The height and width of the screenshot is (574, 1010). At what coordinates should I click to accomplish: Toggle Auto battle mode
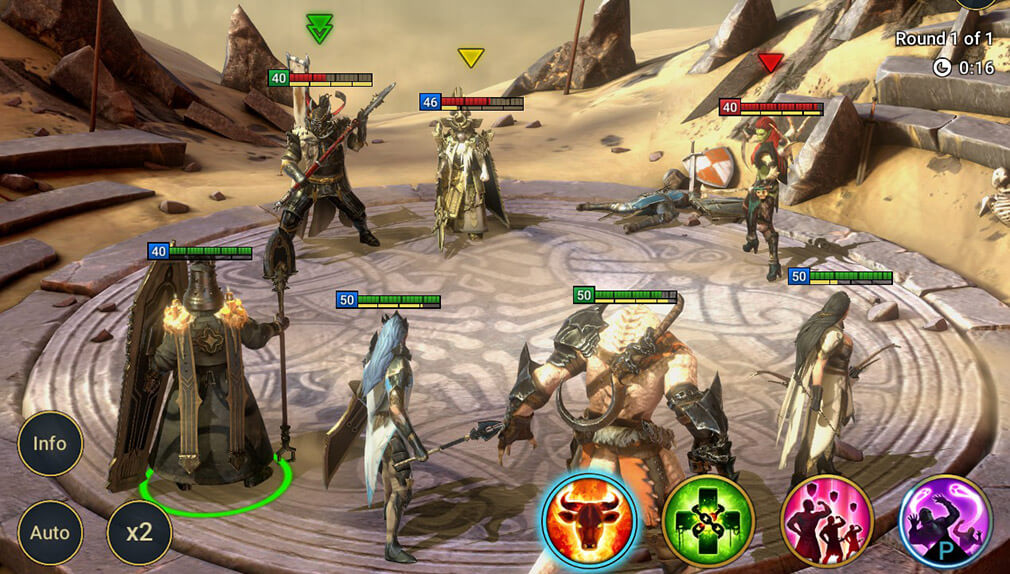click(50, 532)
